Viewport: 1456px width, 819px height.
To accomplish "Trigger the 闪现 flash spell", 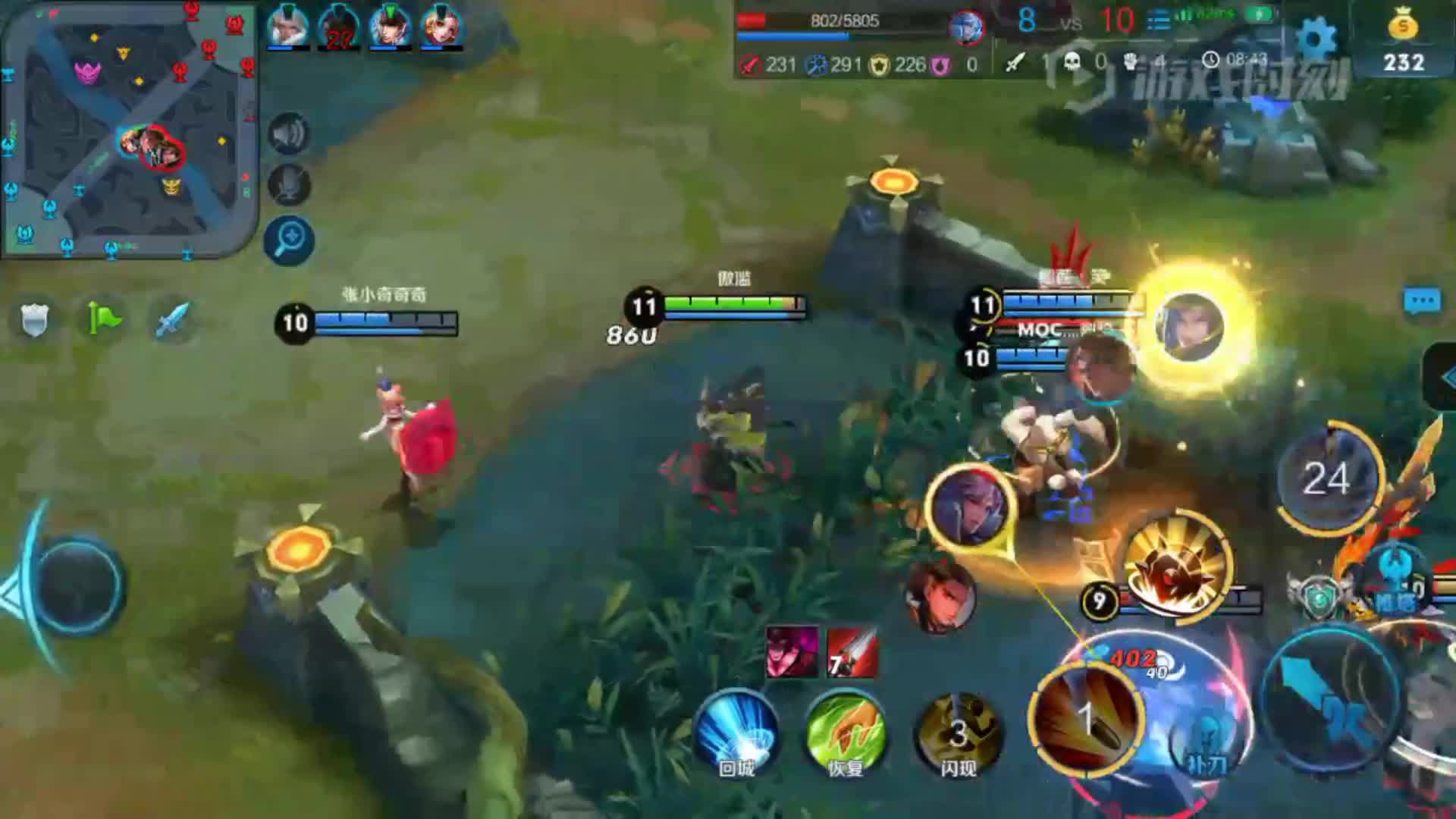I will (x=959, y=732).
